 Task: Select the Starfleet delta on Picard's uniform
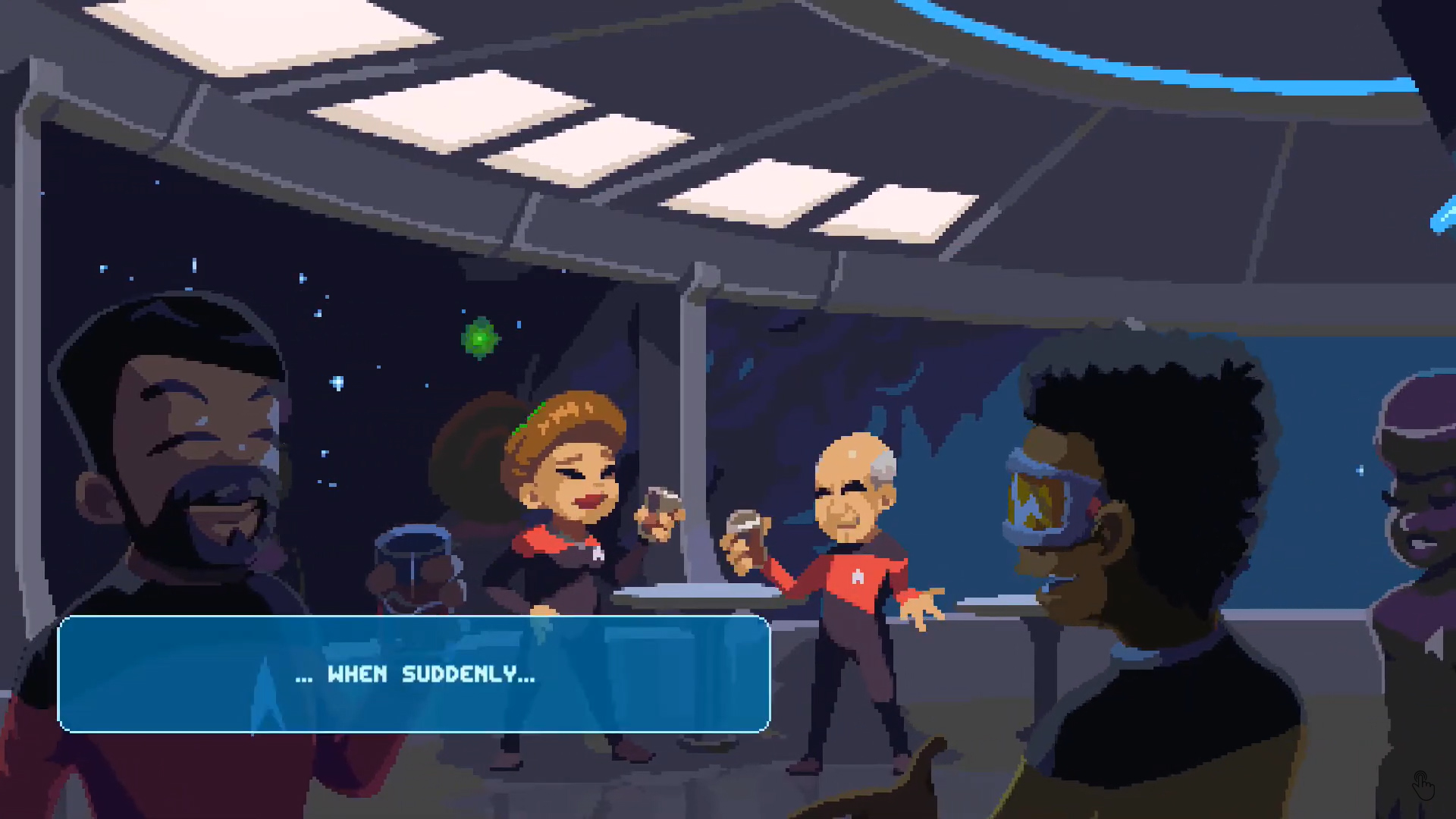click(857, 576)
